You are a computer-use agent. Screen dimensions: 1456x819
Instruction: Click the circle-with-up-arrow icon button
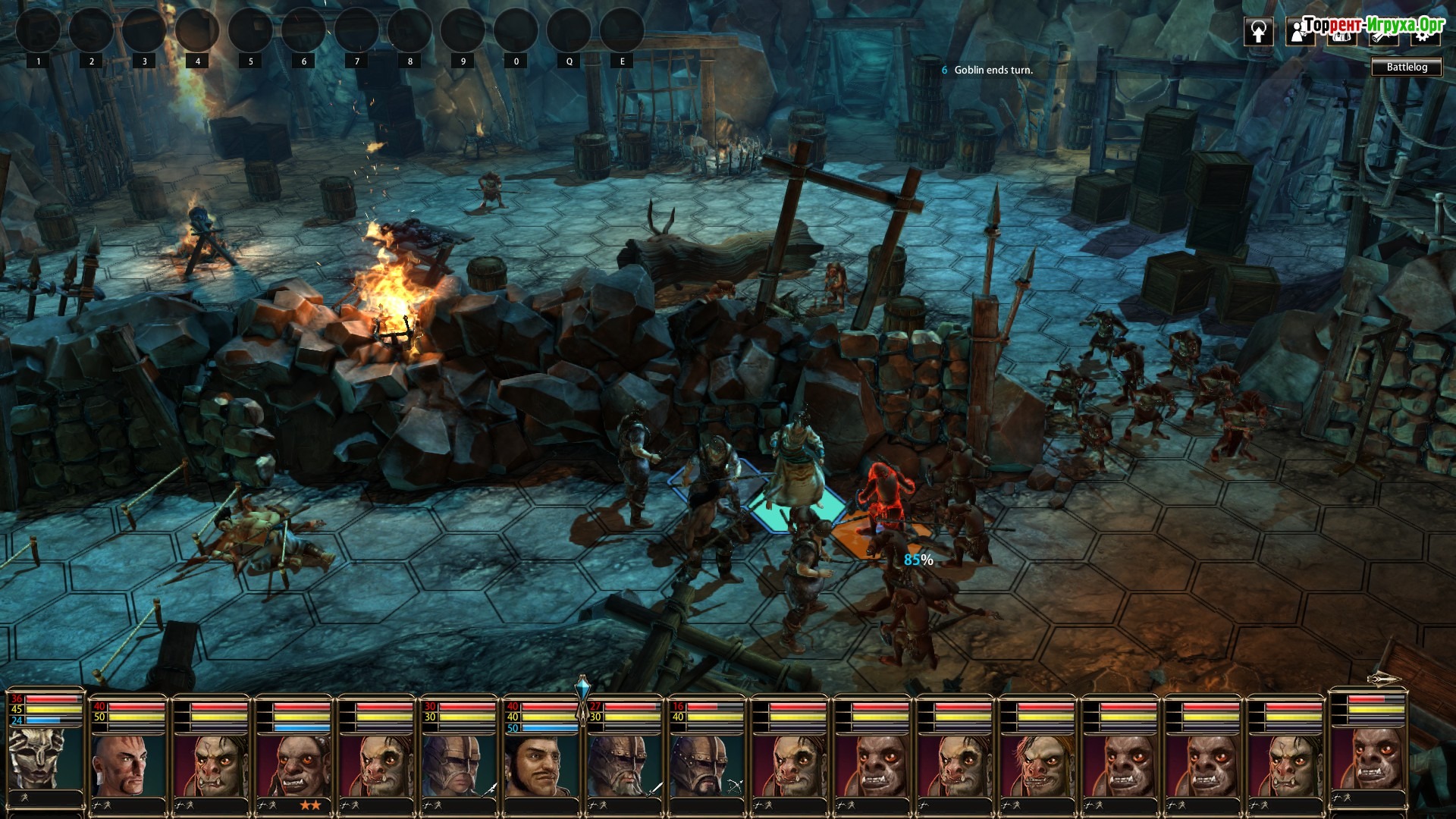[x=1259, y=32]
